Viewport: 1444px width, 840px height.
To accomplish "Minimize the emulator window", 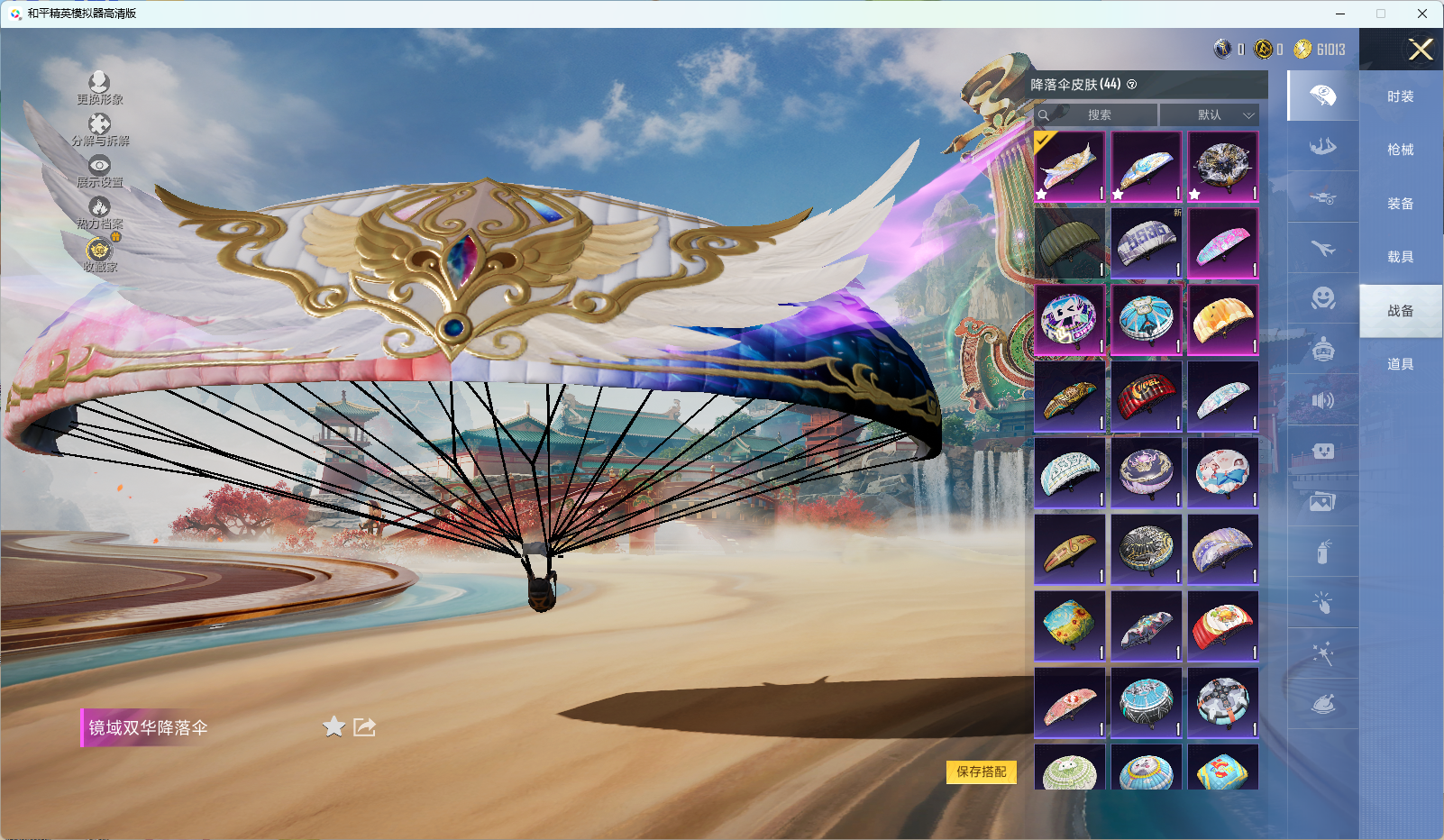I will pos(1340,14).
